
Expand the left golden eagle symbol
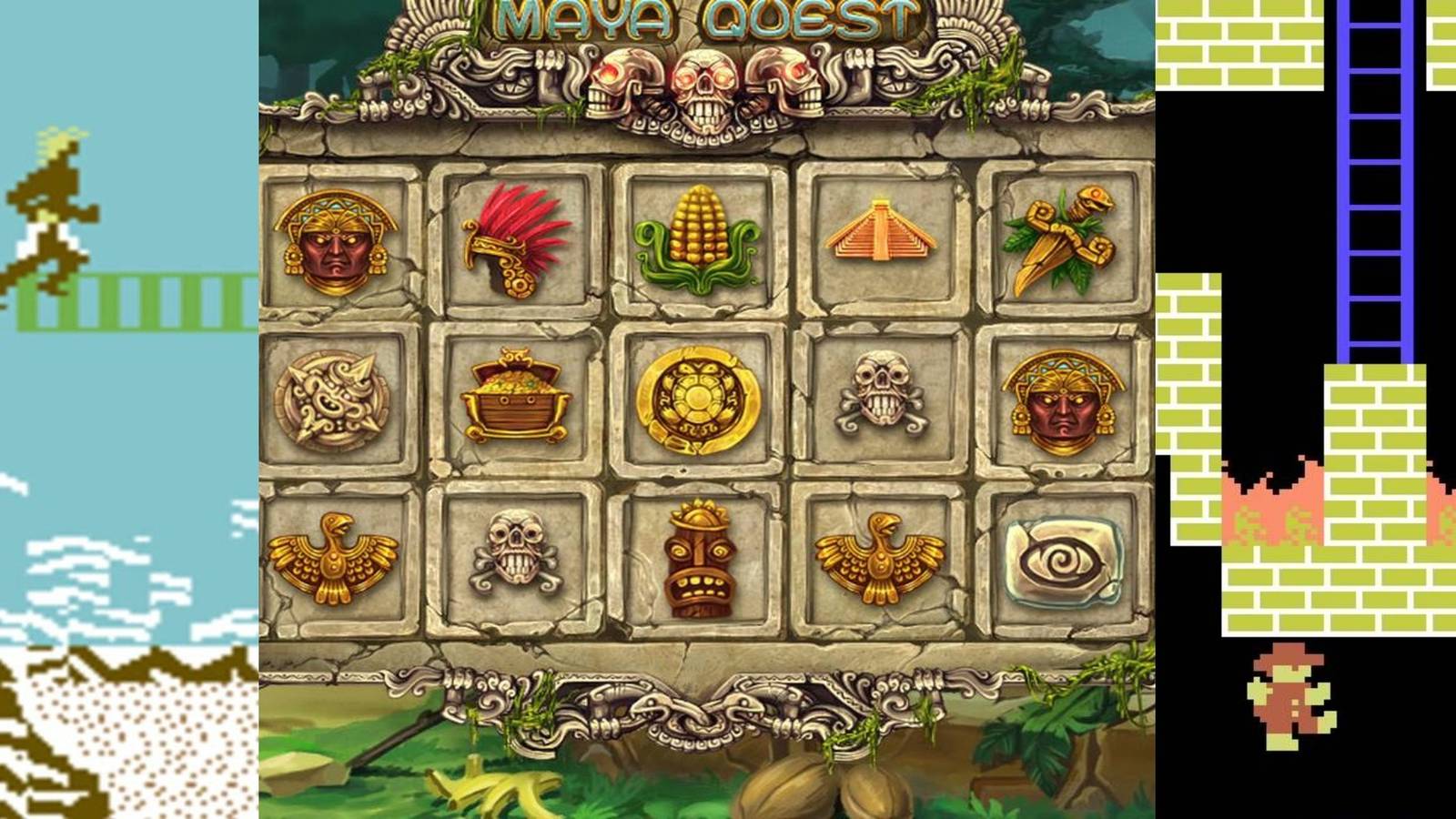coord(335,560)
